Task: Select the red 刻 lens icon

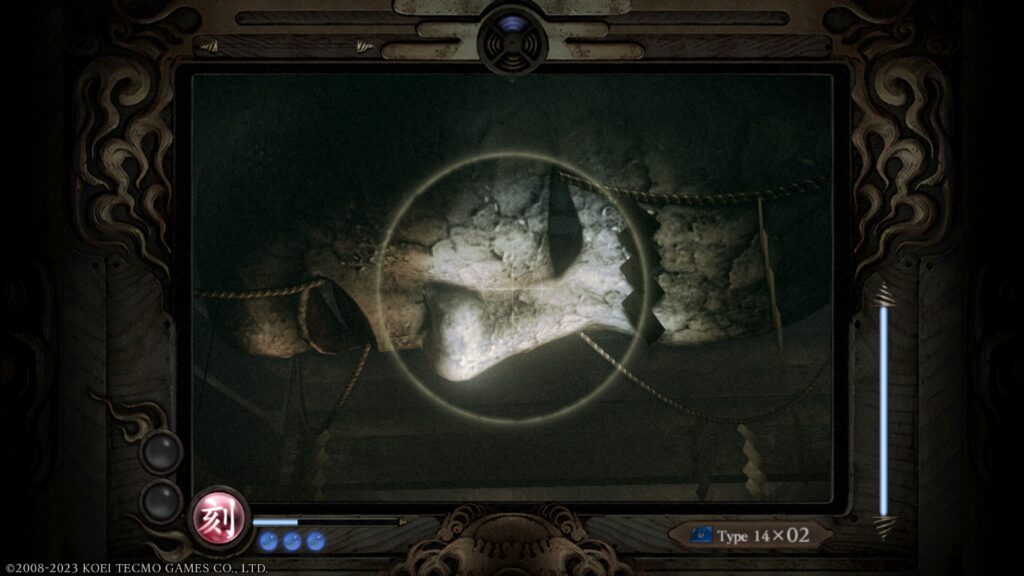Action: point(220,519)
